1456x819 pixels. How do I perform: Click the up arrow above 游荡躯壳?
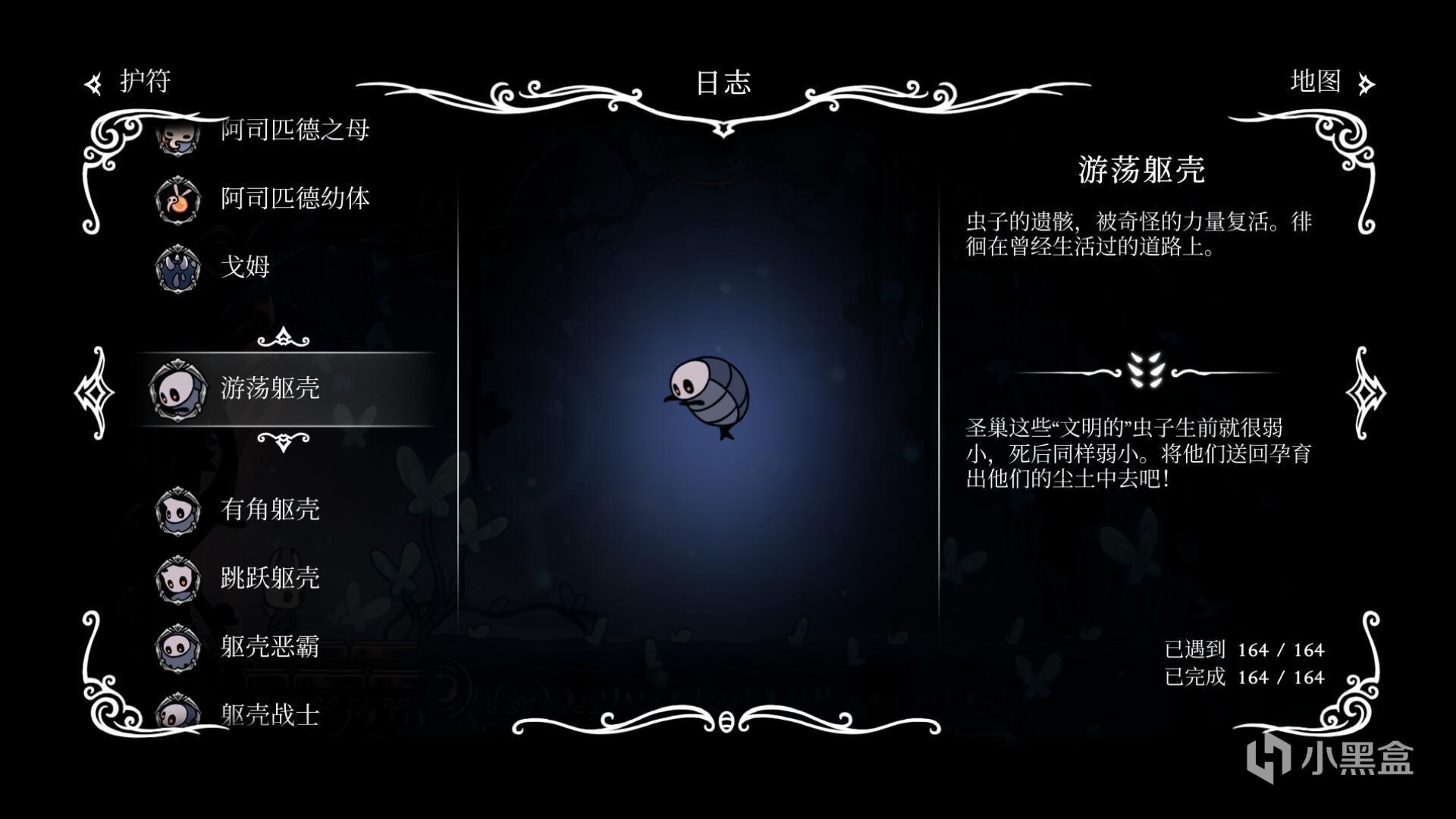coord(284,337)
